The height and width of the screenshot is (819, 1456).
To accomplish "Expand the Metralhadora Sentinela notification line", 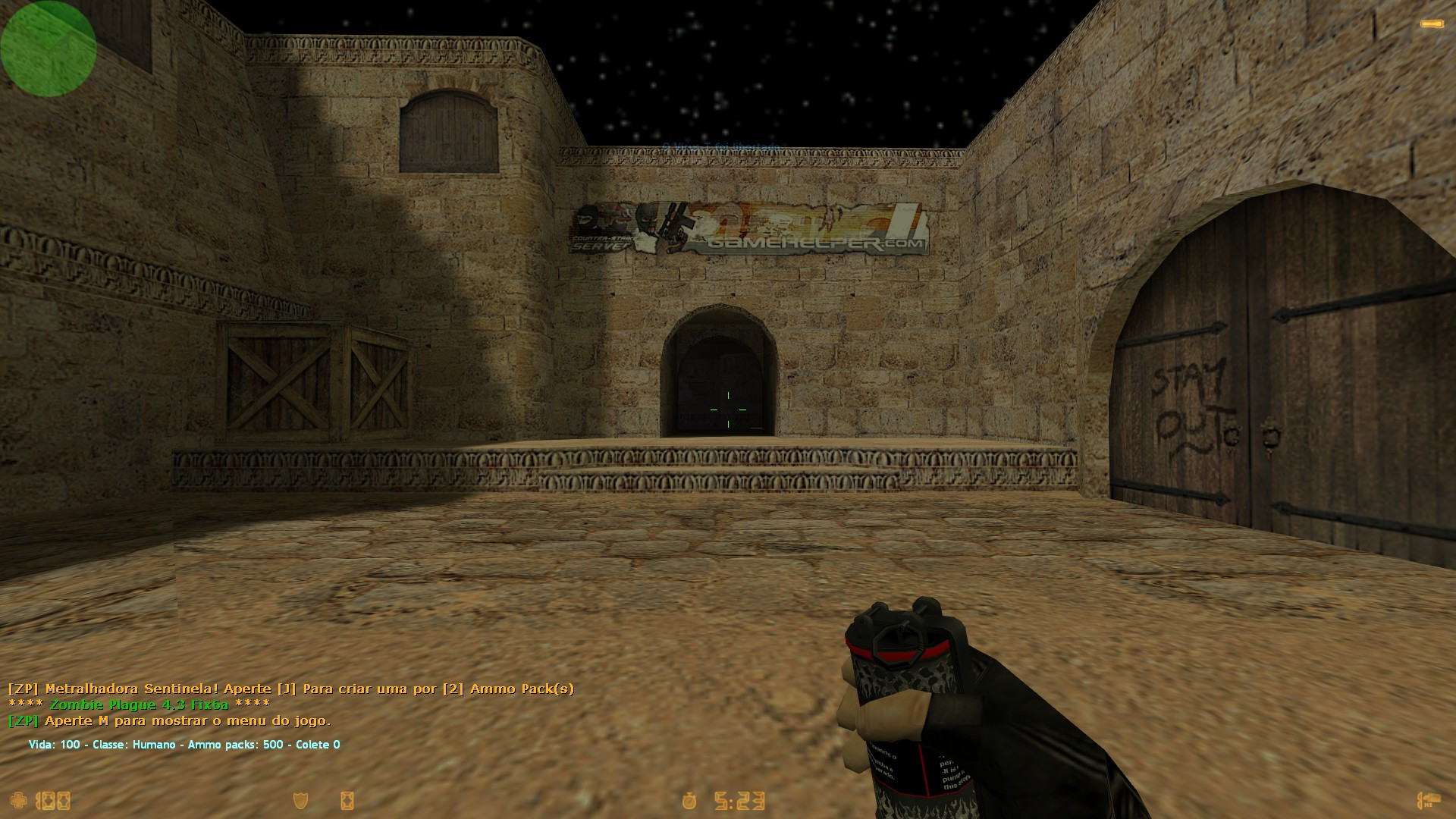I will tap(292, 690).
